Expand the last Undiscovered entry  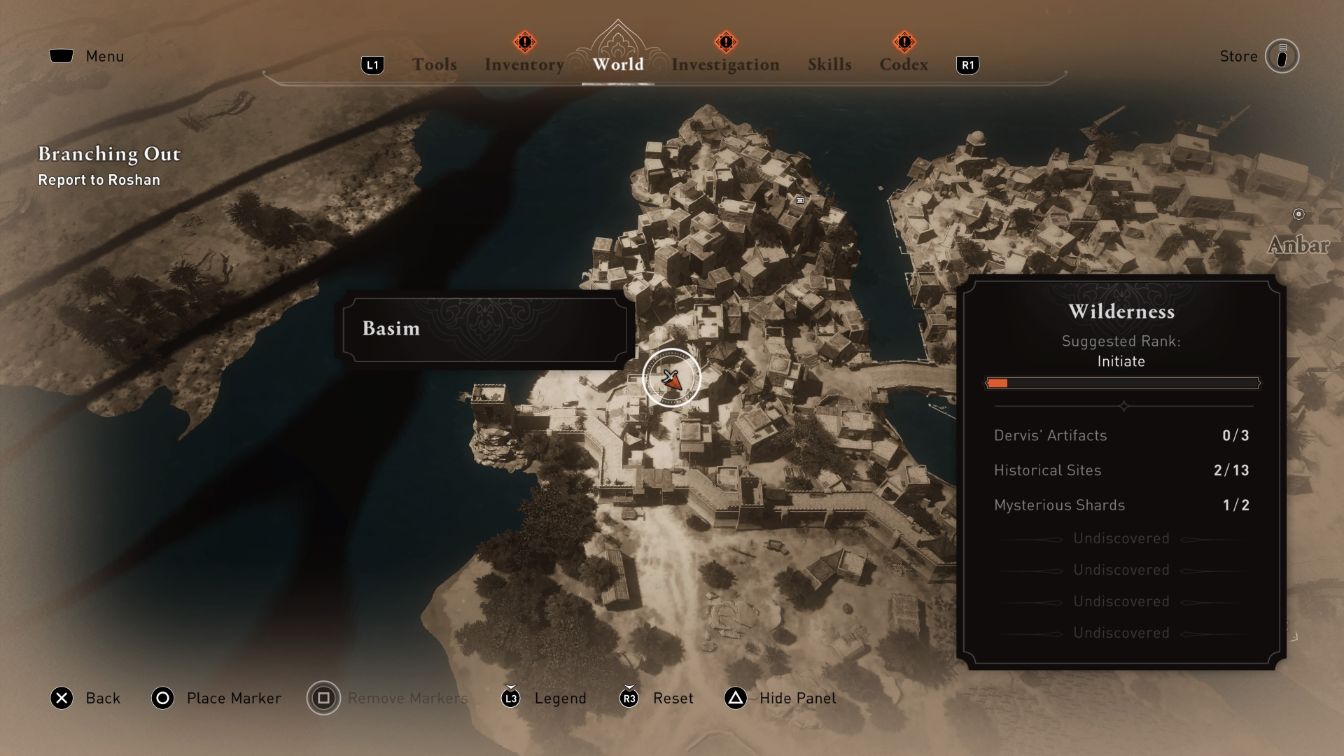[1121, 633]
